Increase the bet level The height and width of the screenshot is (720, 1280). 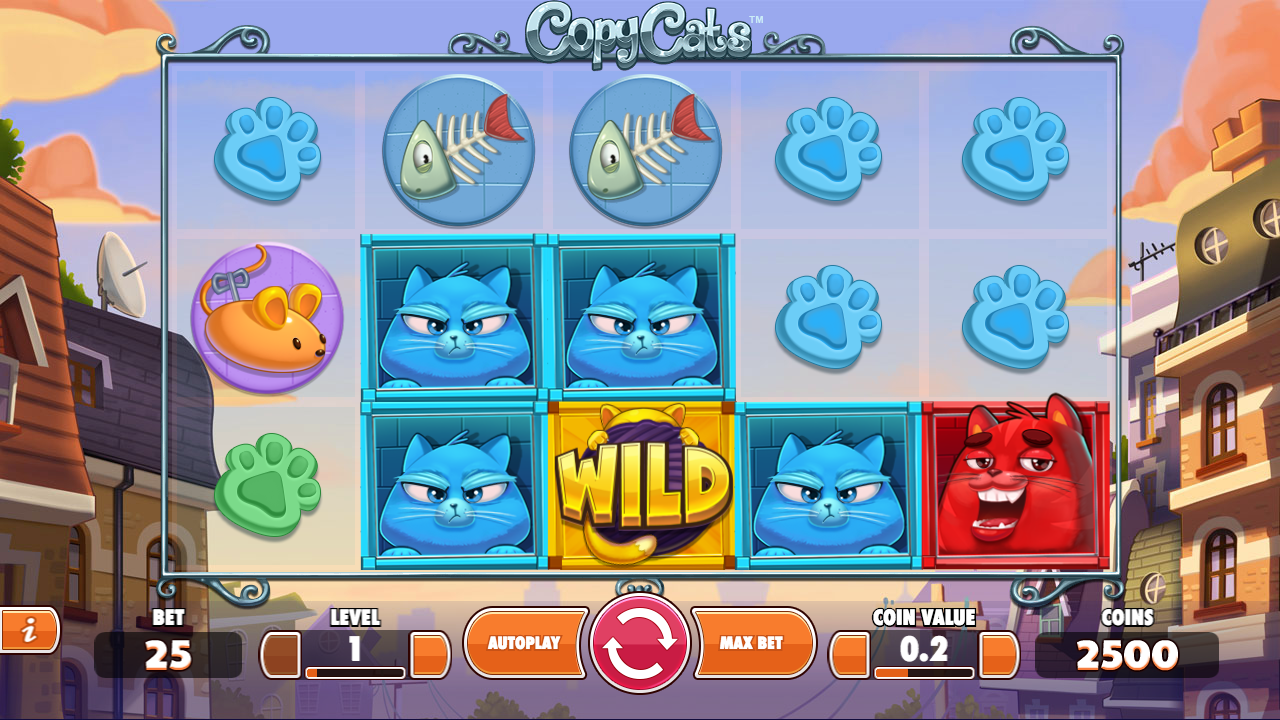click(430, 655)
